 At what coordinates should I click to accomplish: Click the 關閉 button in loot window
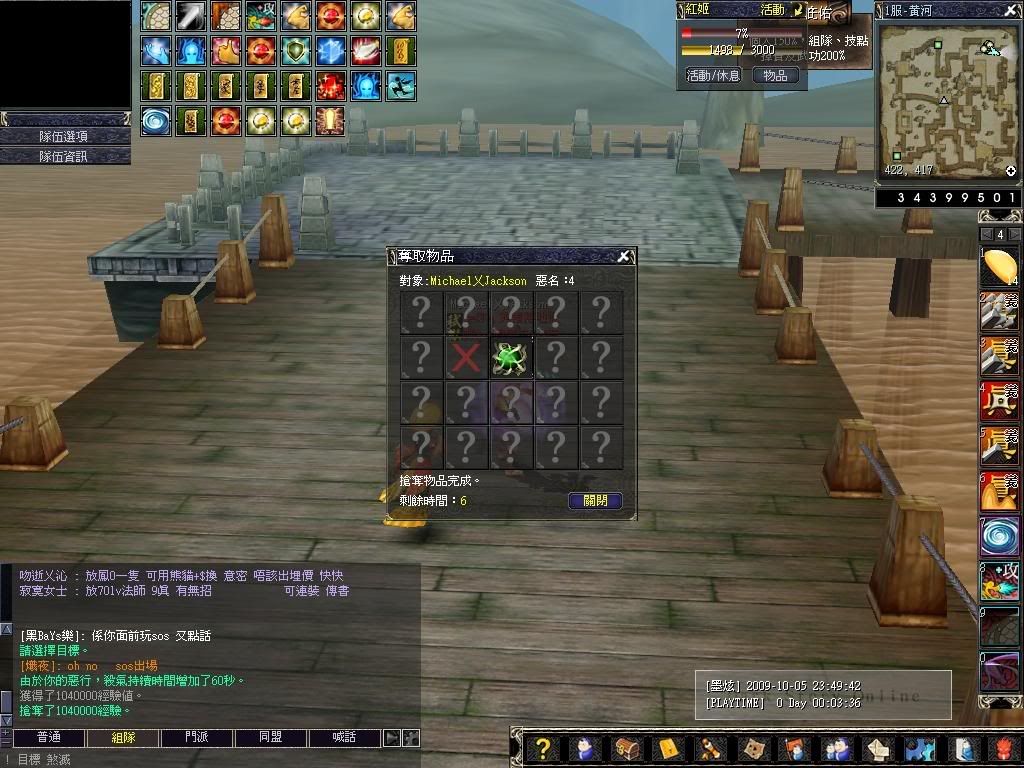tap(595, 500)
